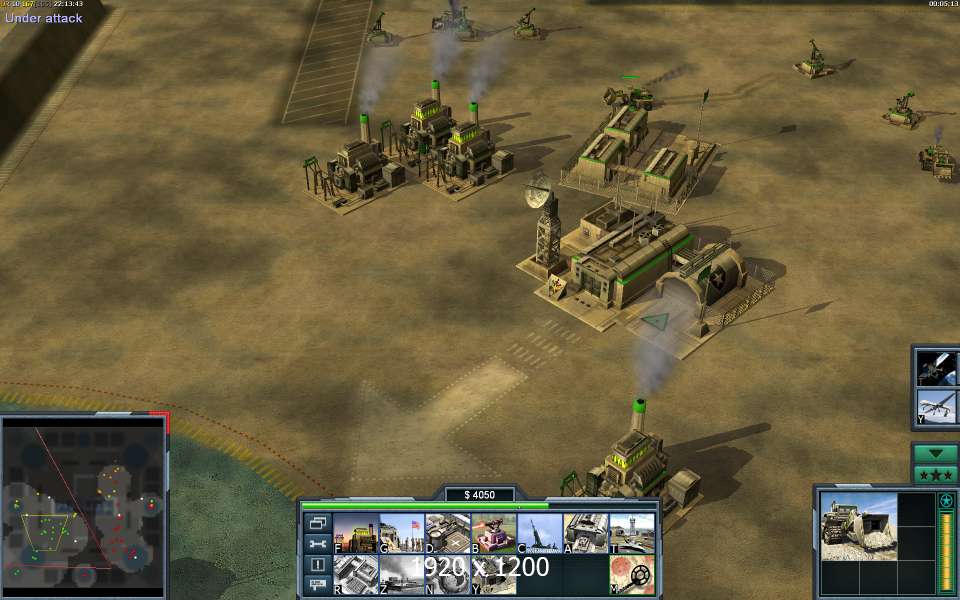Image resolution: width=960 pixels, height=600 pixels.
Task: Collapse panel with green down-arrow button
Action: pyautogui.click(x=936, y=453)
